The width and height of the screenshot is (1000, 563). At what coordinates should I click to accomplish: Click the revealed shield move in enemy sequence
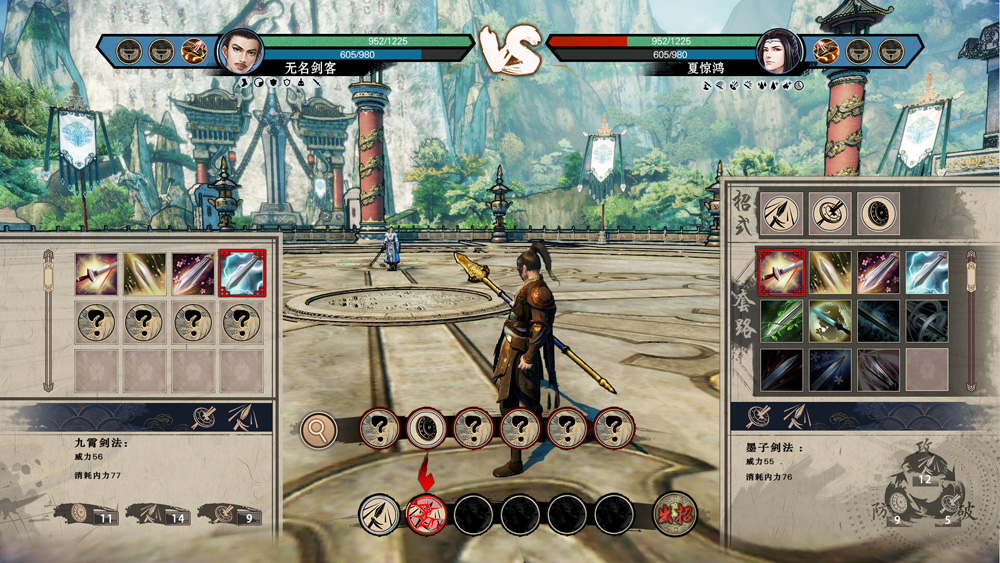pos(426,429)
